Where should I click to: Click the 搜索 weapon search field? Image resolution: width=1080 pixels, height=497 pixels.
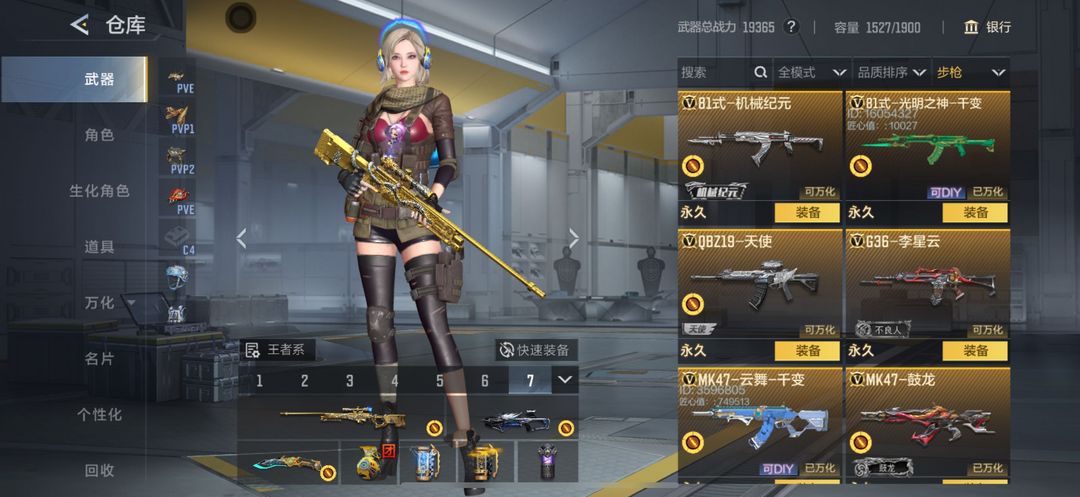coord(714,72)
